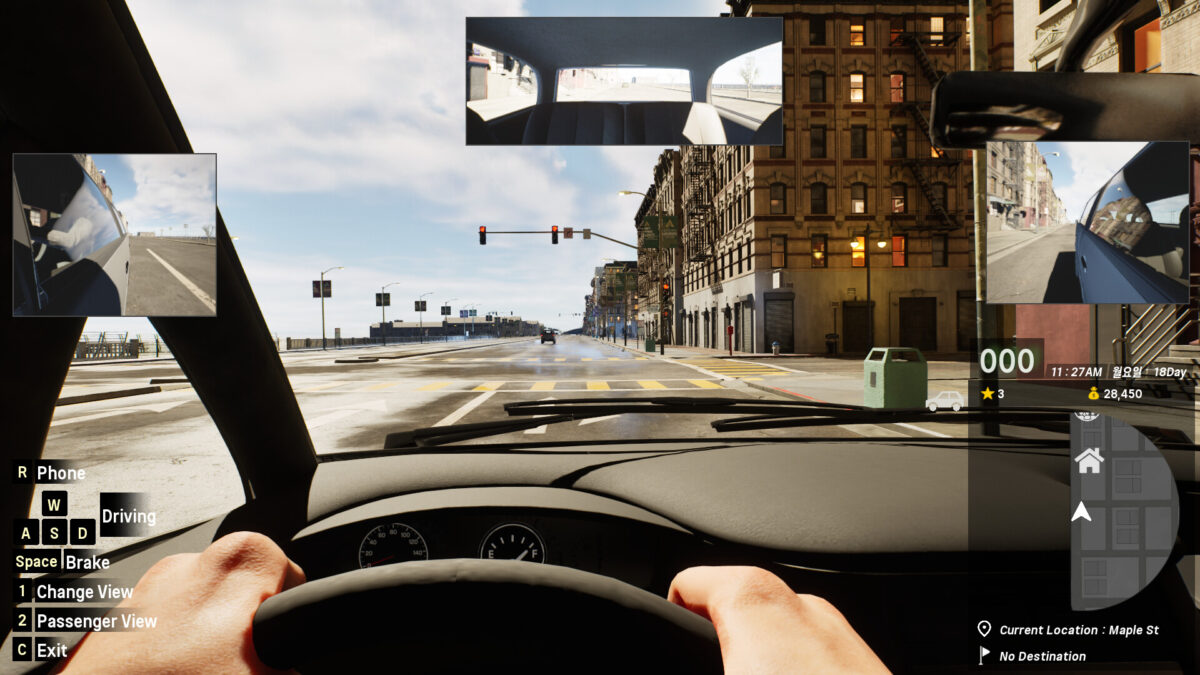
Task: Select the left side mirror view
Action: tap(115, 235)
